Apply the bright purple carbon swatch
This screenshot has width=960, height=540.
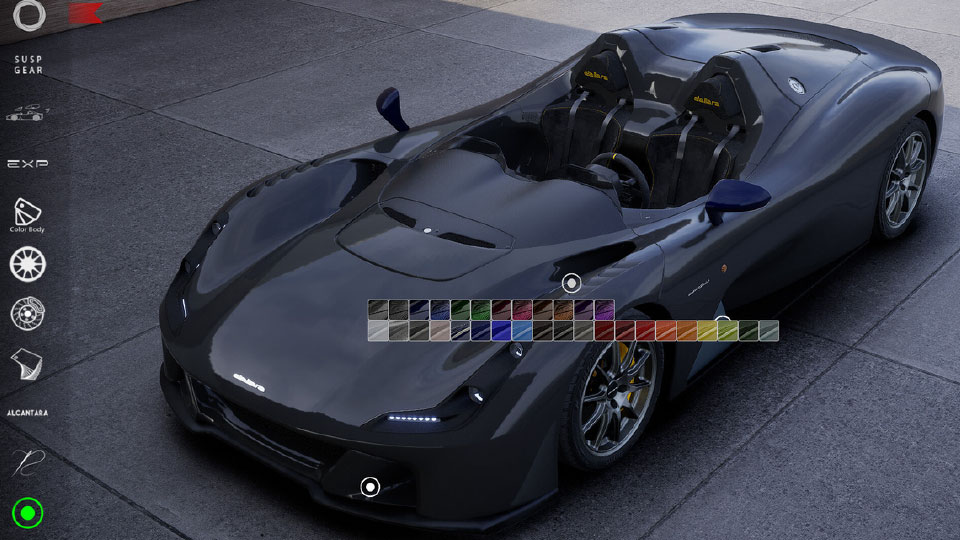click(x=604, y=310)
